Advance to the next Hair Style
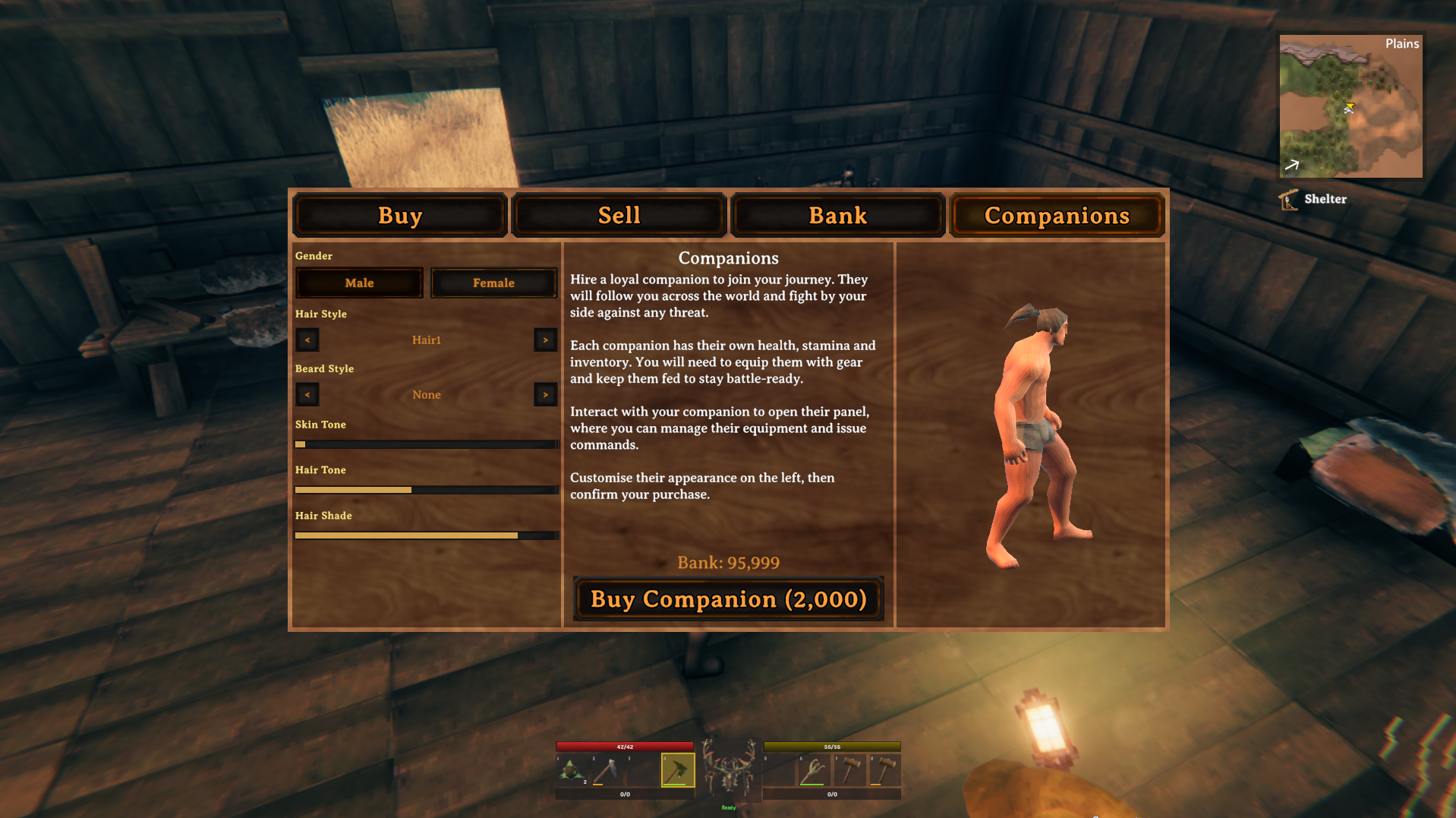The height and width of the screenshot is (818, 1456). [x=545, y=340]
